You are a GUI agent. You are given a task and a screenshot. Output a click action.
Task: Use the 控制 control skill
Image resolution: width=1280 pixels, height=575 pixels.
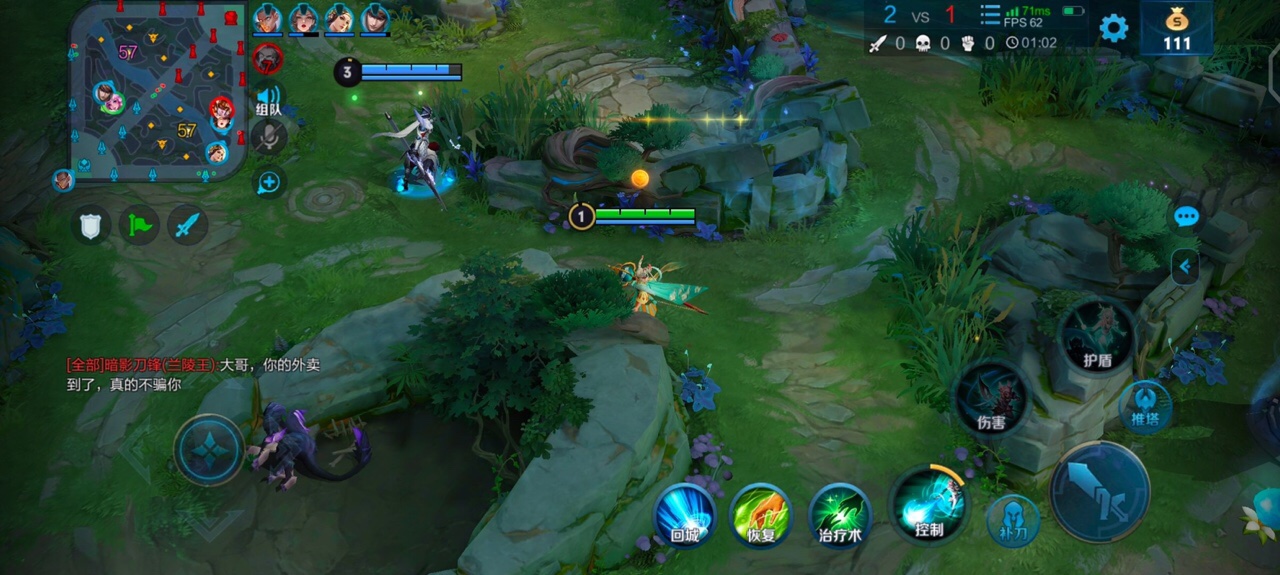tap(928, 505)
